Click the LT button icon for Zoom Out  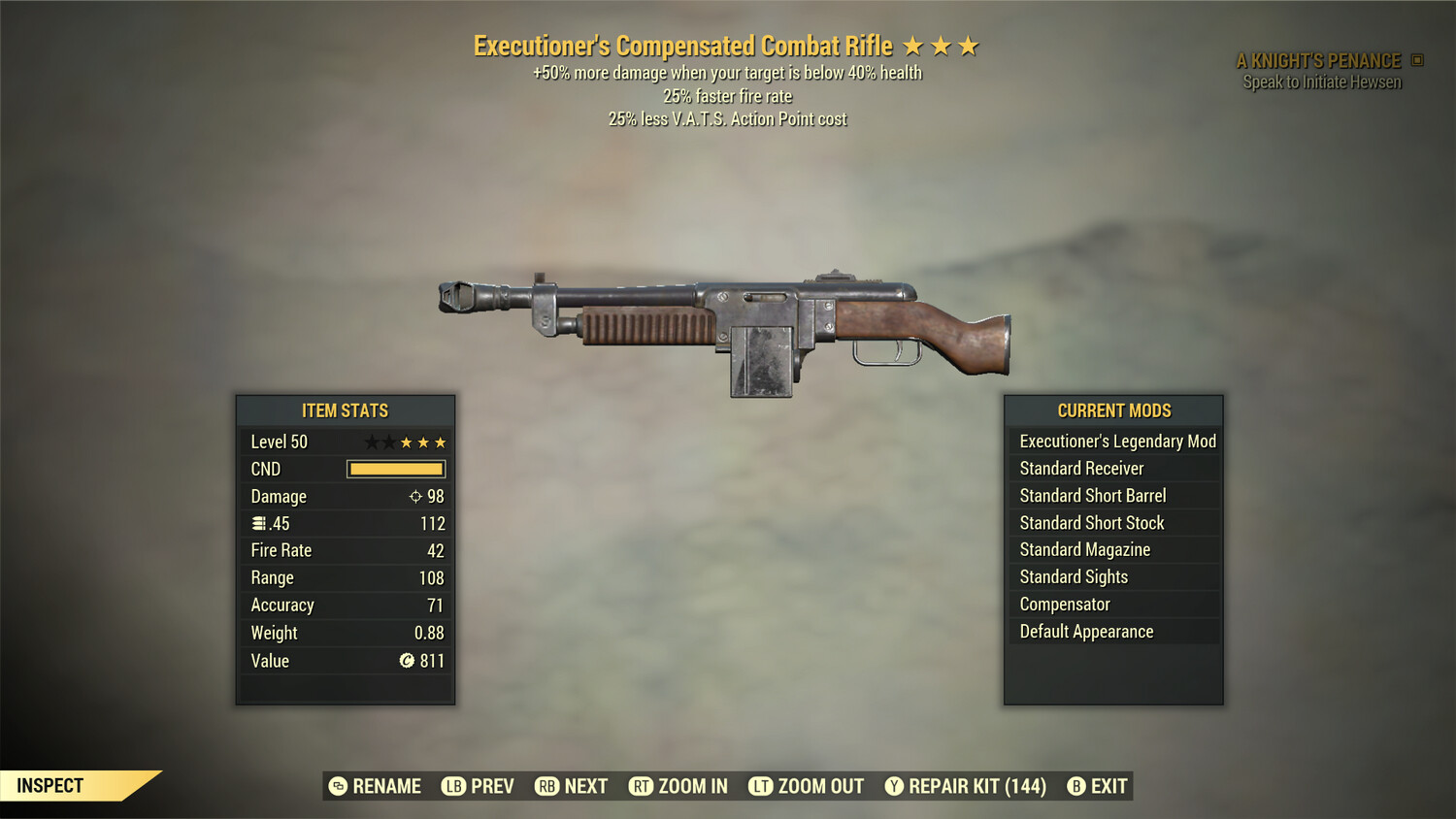tap(762, 786)
